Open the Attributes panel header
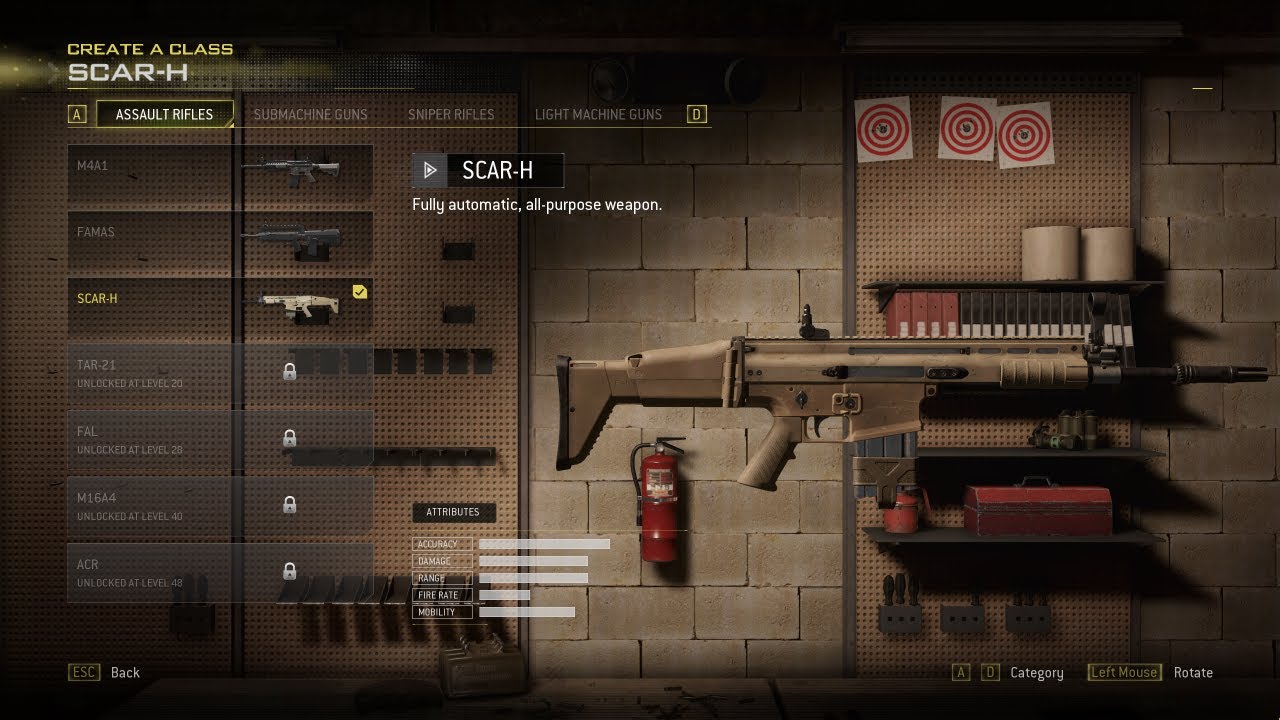1280x720 pixels. coord(453,512)
